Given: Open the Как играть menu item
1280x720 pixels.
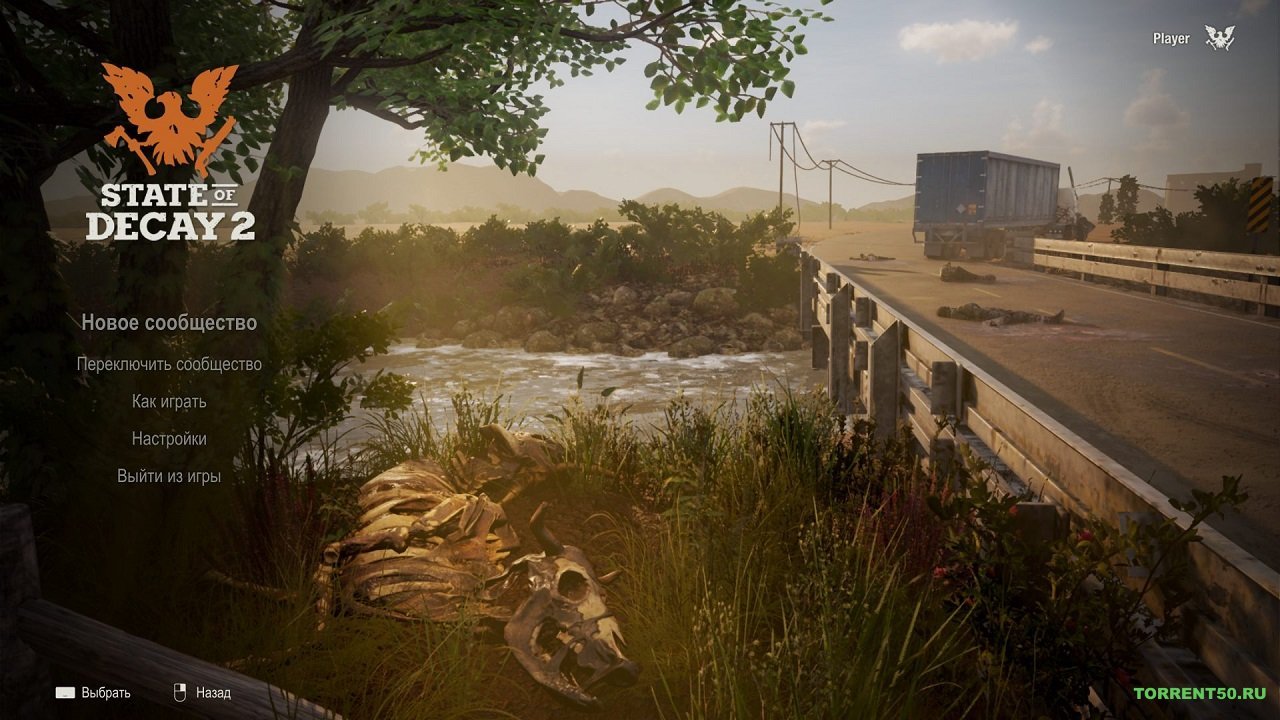Looking at the screenshot, I should 172,400.
